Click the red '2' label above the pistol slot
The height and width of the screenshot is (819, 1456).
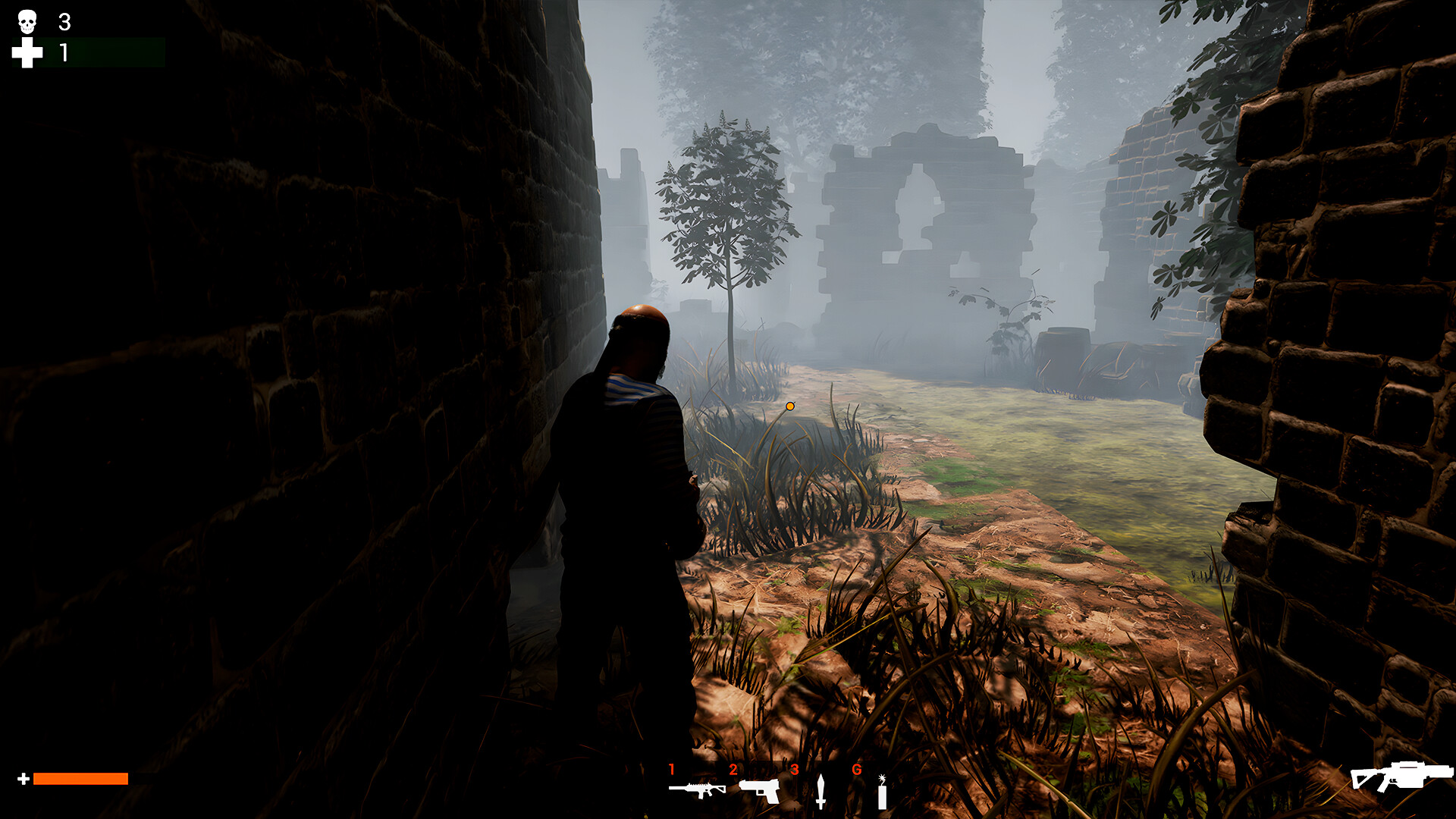tap(733, 769)
